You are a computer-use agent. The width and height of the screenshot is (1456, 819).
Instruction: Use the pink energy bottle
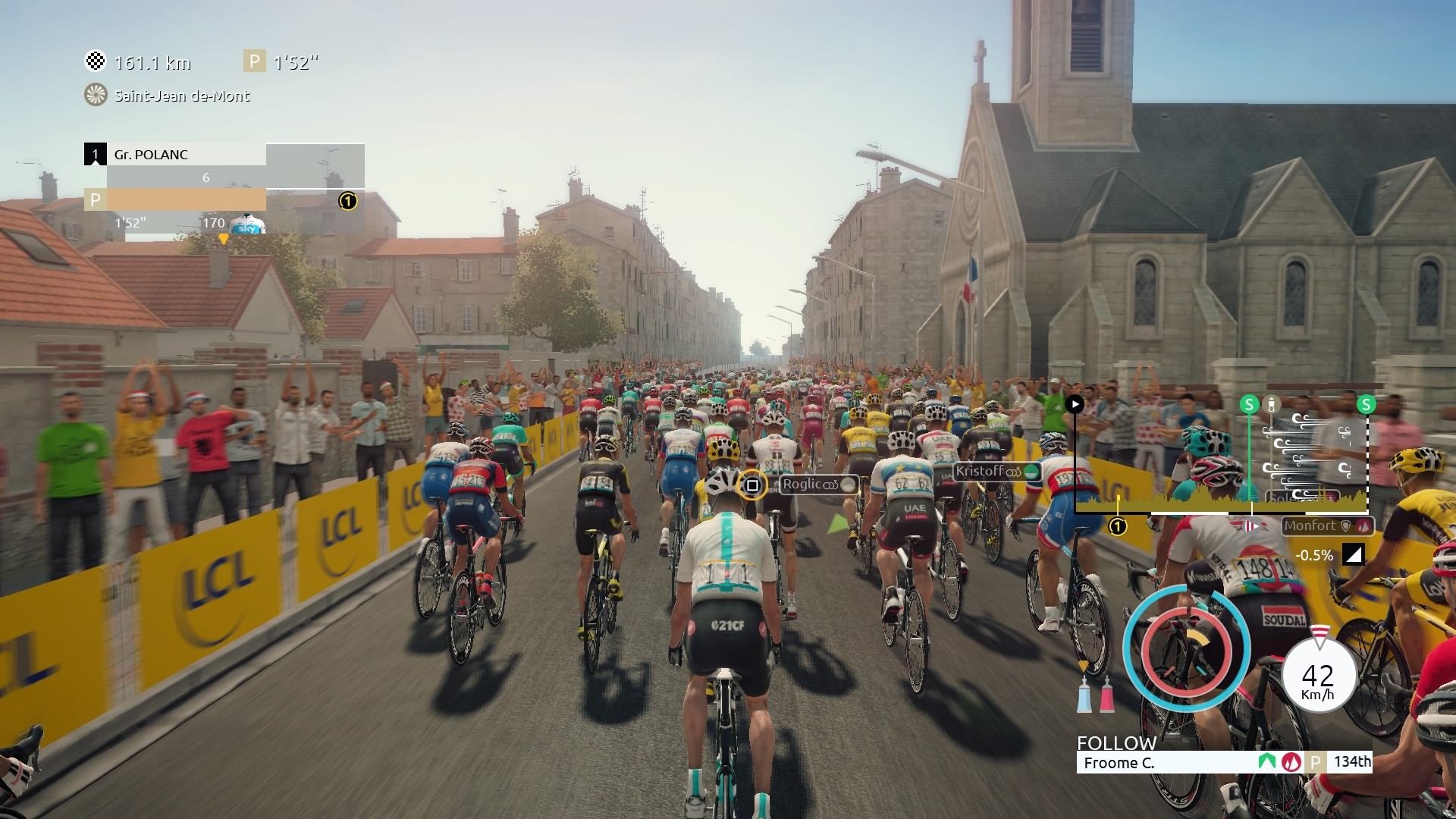coord(1107,694)
